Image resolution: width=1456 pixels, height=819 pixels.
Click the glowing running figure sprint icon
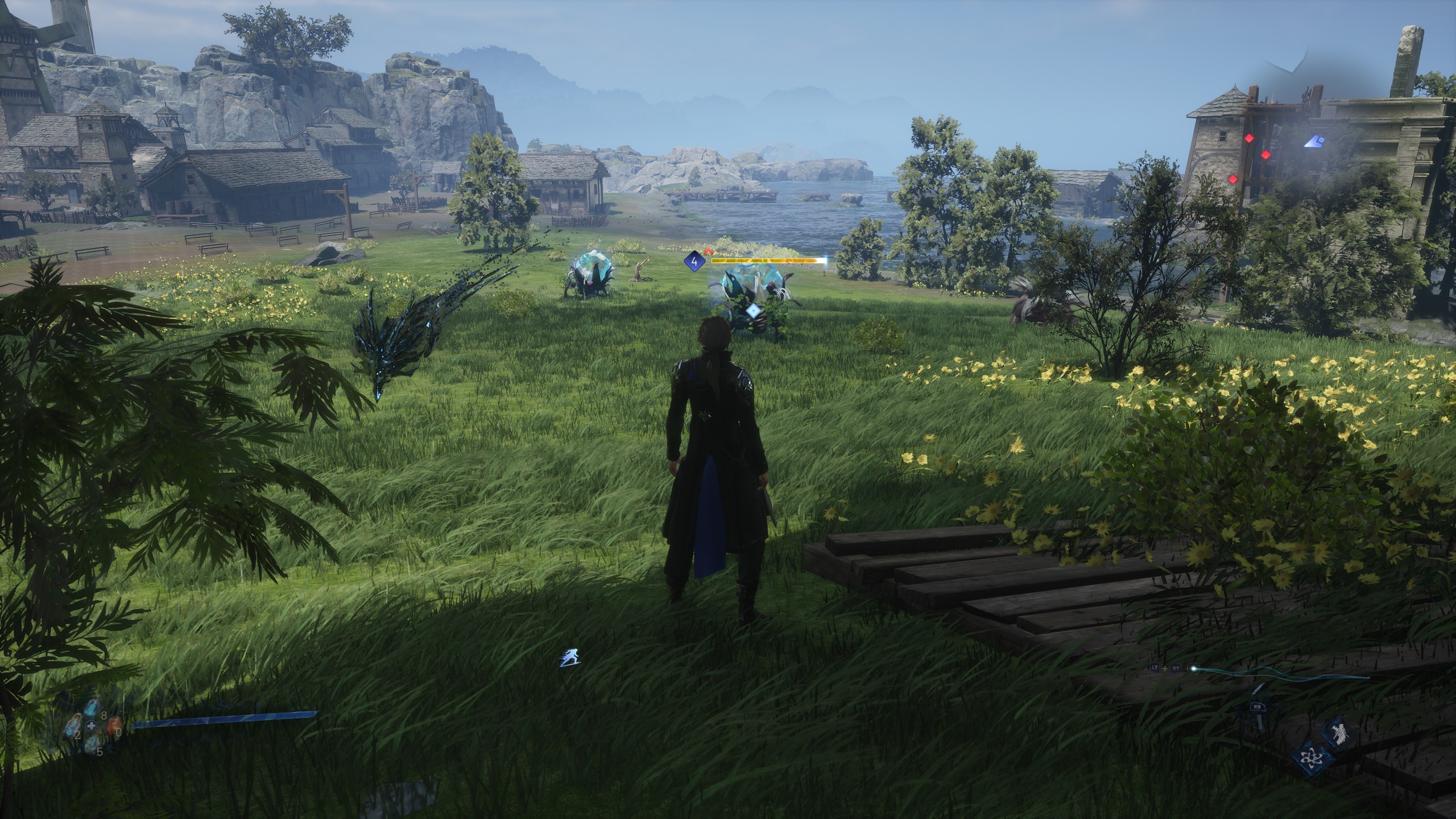[x=570, y=657]
